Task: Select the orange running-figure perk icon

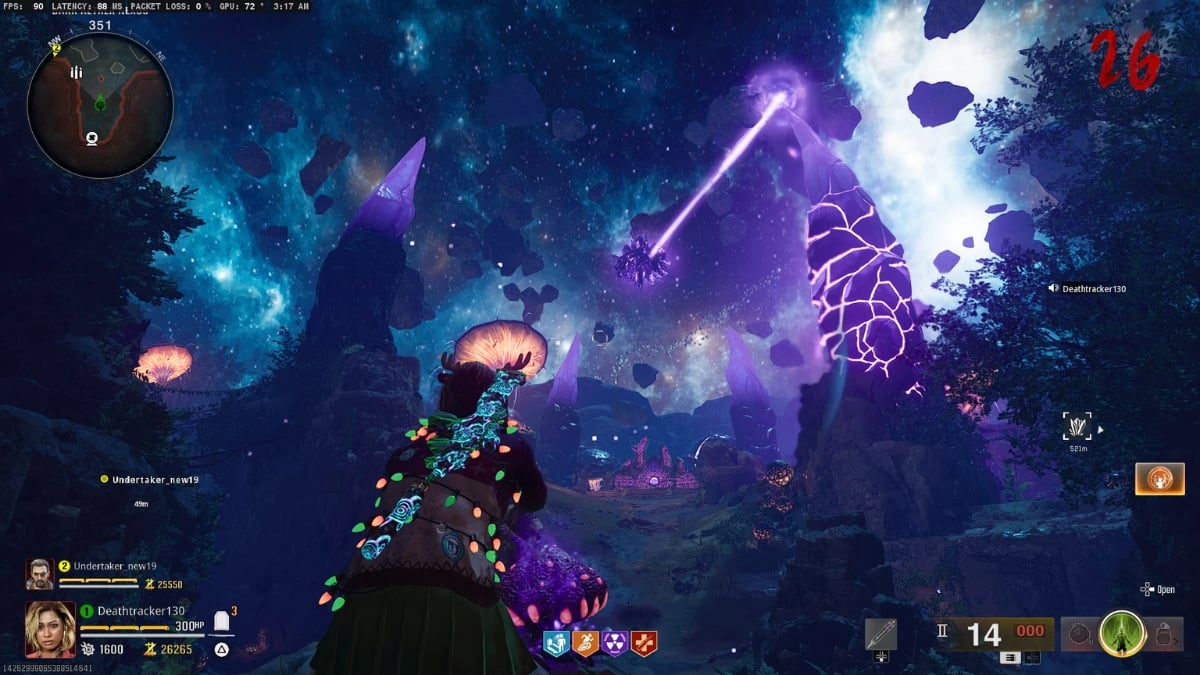Action: (x=585, y=643)
